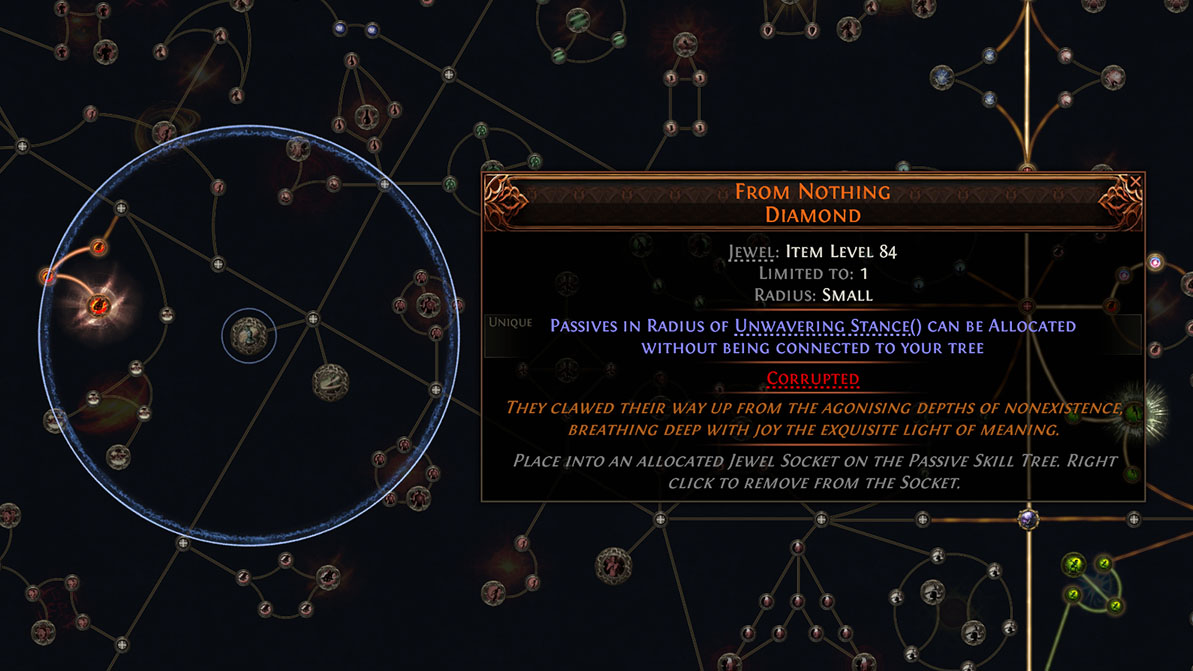
Task: Select the purple jewel socket on golden path
Action: click(x=1027, y=520)
